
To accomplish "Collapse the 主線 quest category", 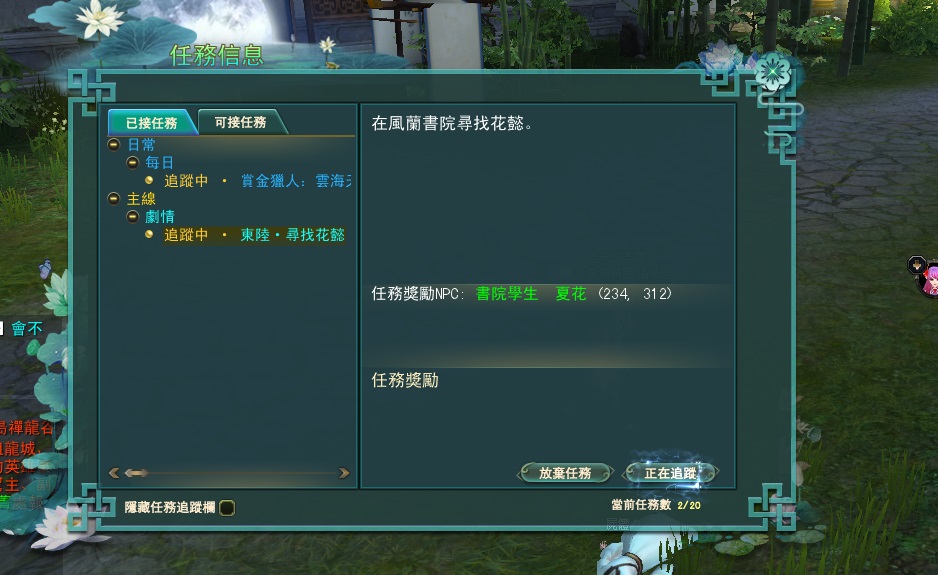I will (114, 199).
